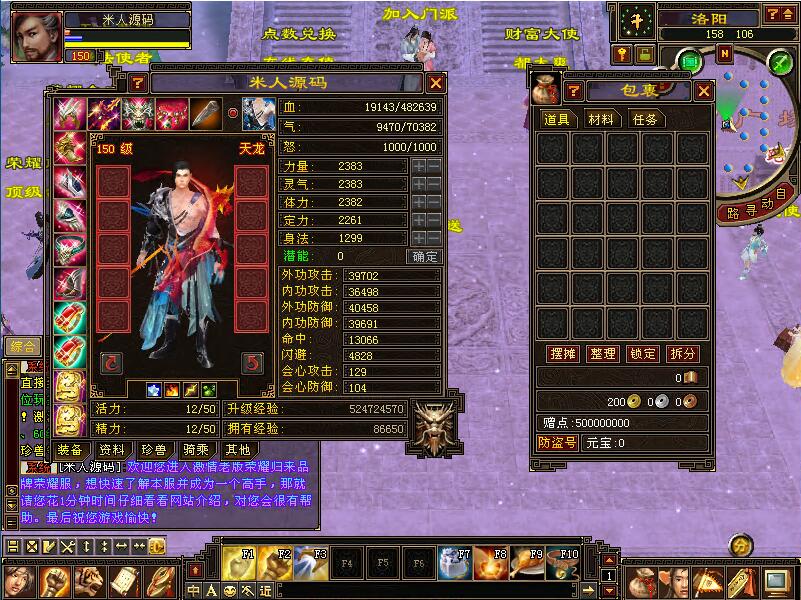Sort the bag with 整理
Screen dimensions: 801x600
(x=603, y=354)
